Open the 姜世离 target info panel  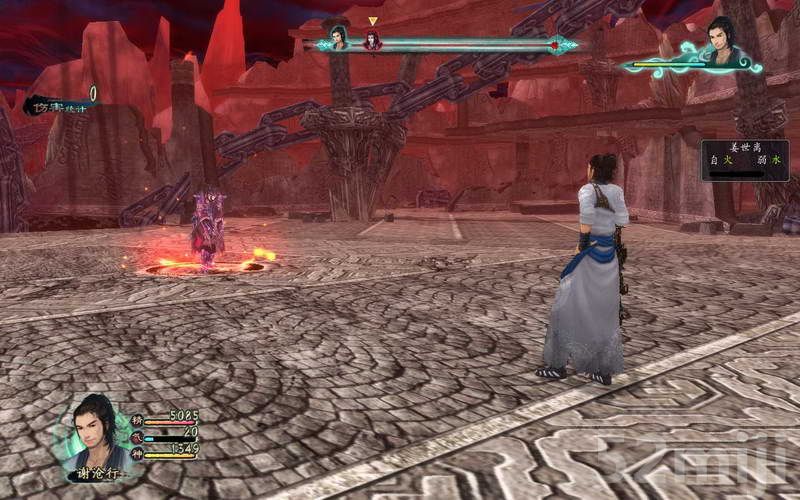[744, 160]
